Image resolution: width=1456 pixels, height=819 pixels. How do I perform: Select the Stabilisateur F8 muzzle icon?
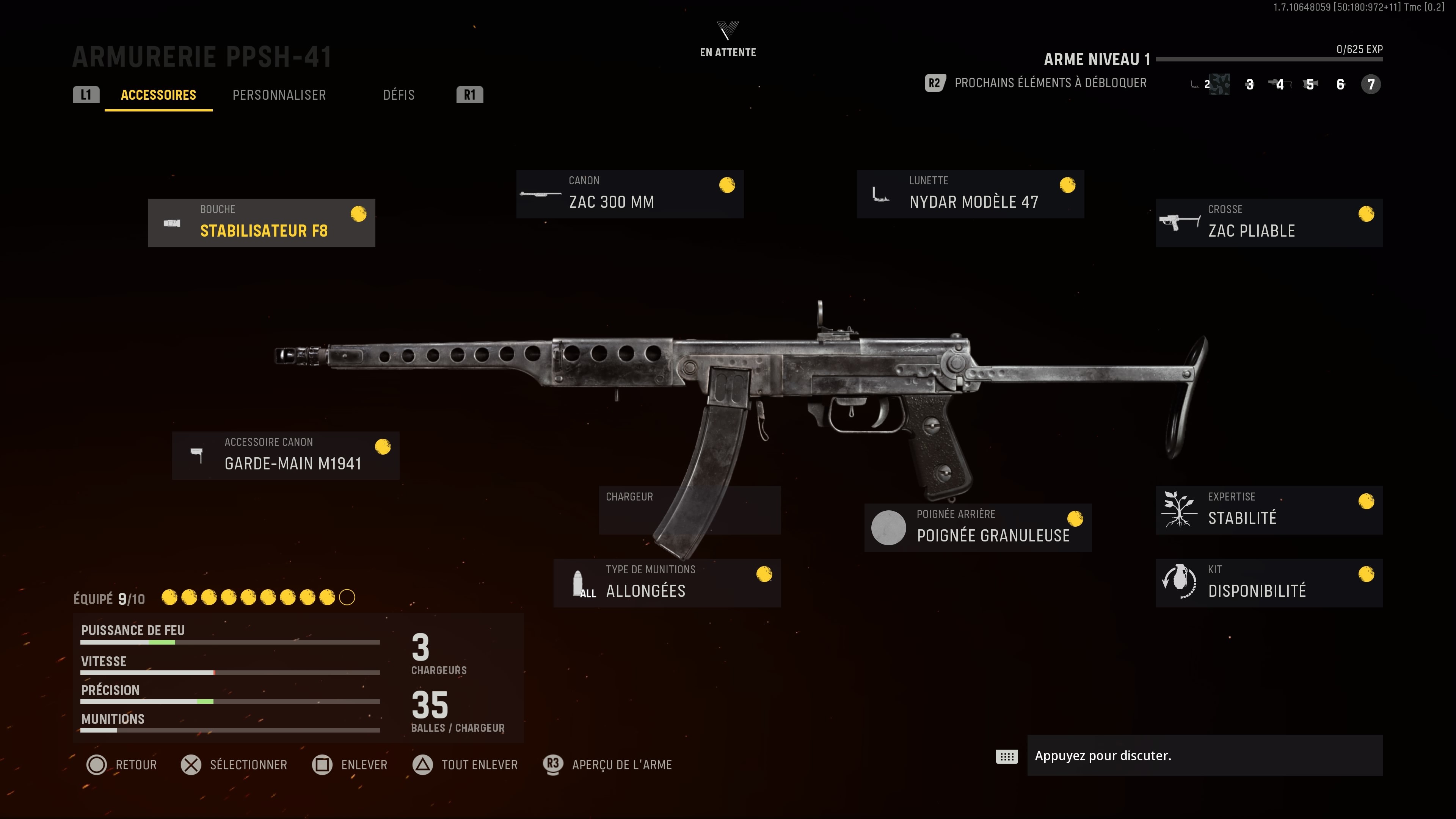[171, 223]
